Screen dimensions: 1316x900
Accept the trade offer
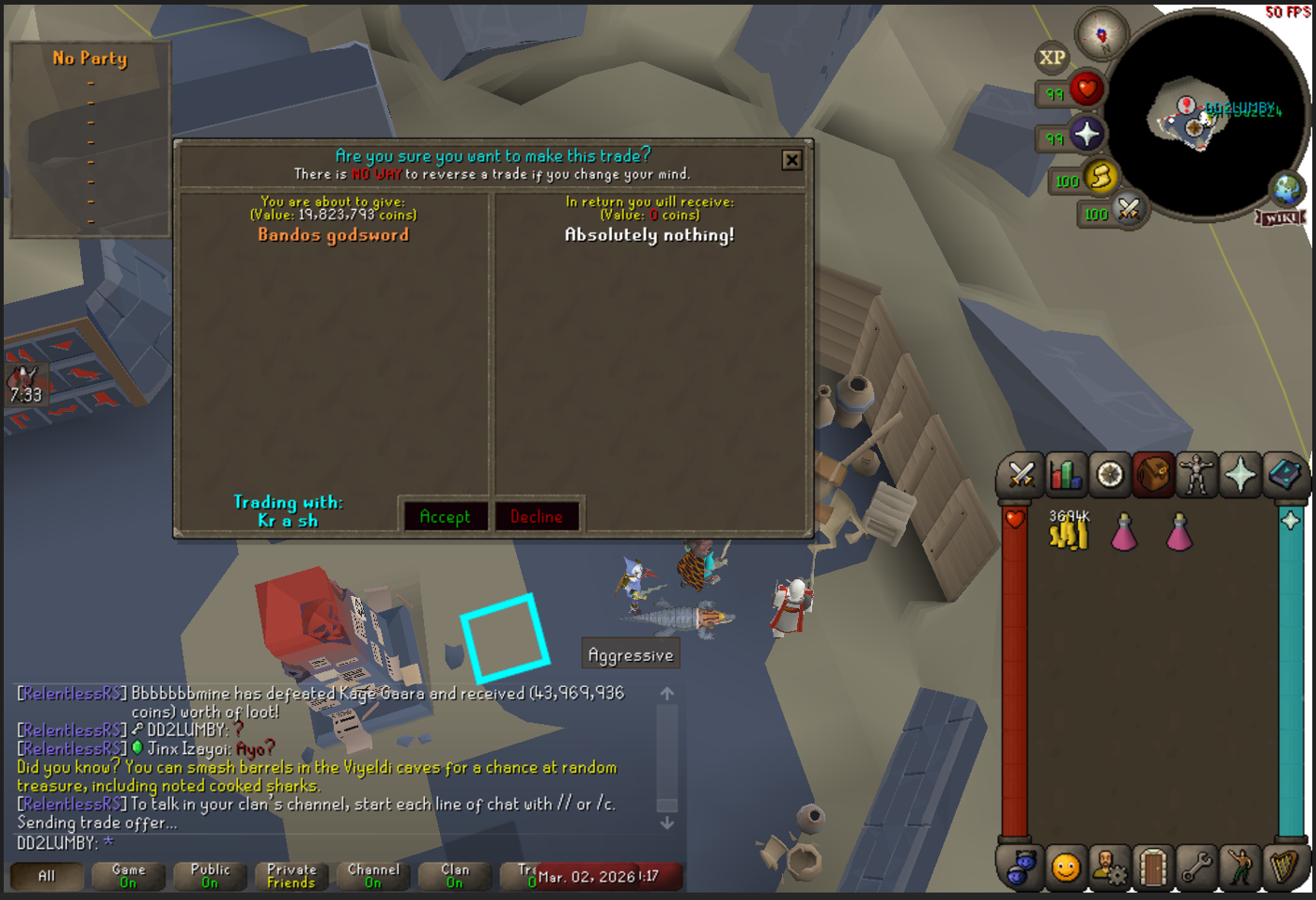pyautogui.click(x=445, y=517)
